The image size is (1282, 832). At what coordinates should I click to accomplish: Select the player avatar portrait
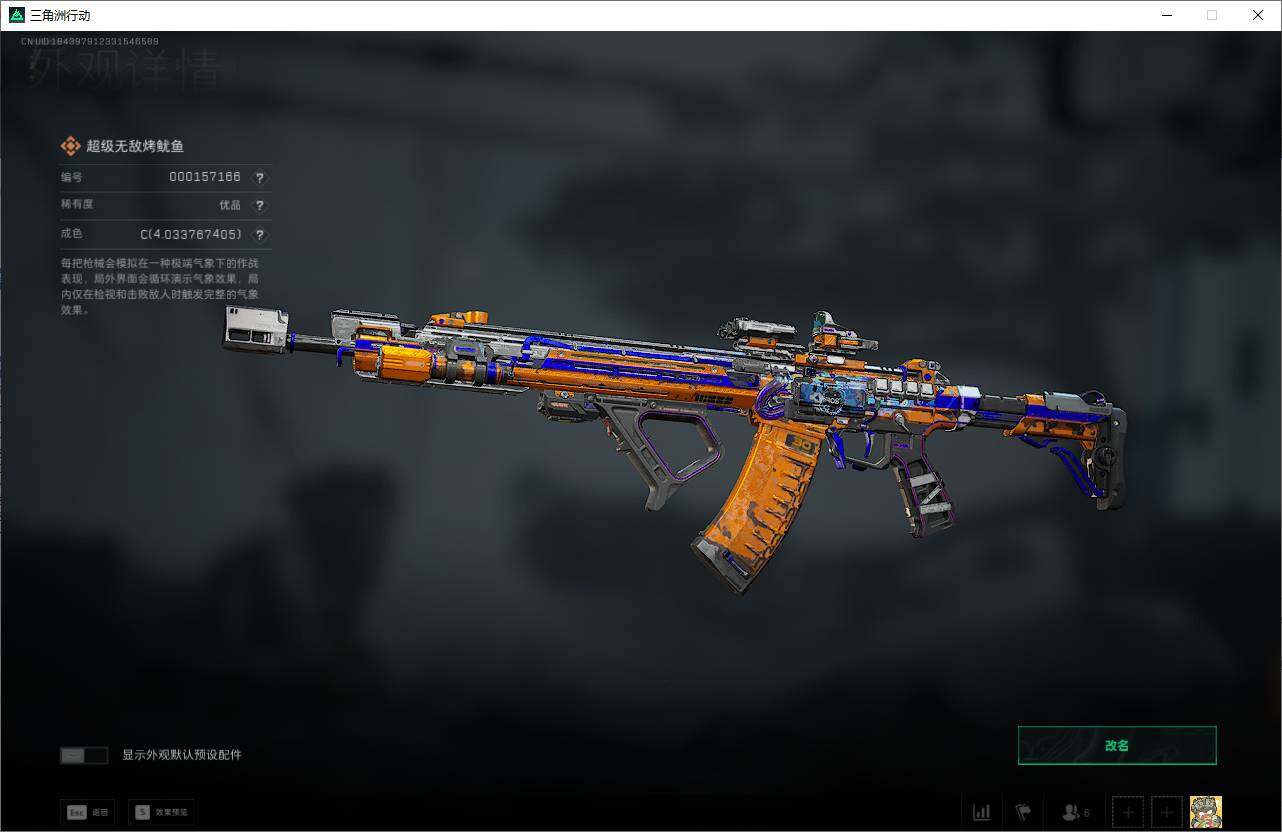click(x=1205, y=812)
